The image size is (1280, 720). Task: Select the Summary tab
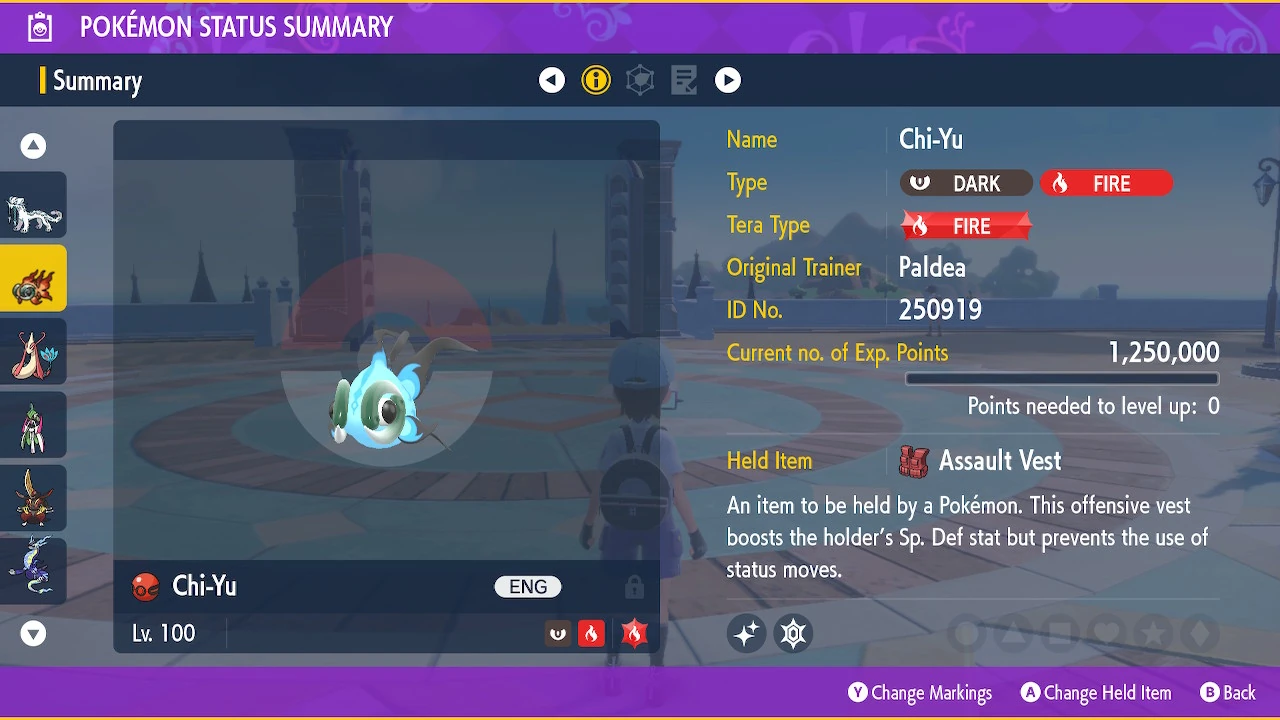(98, 80)
